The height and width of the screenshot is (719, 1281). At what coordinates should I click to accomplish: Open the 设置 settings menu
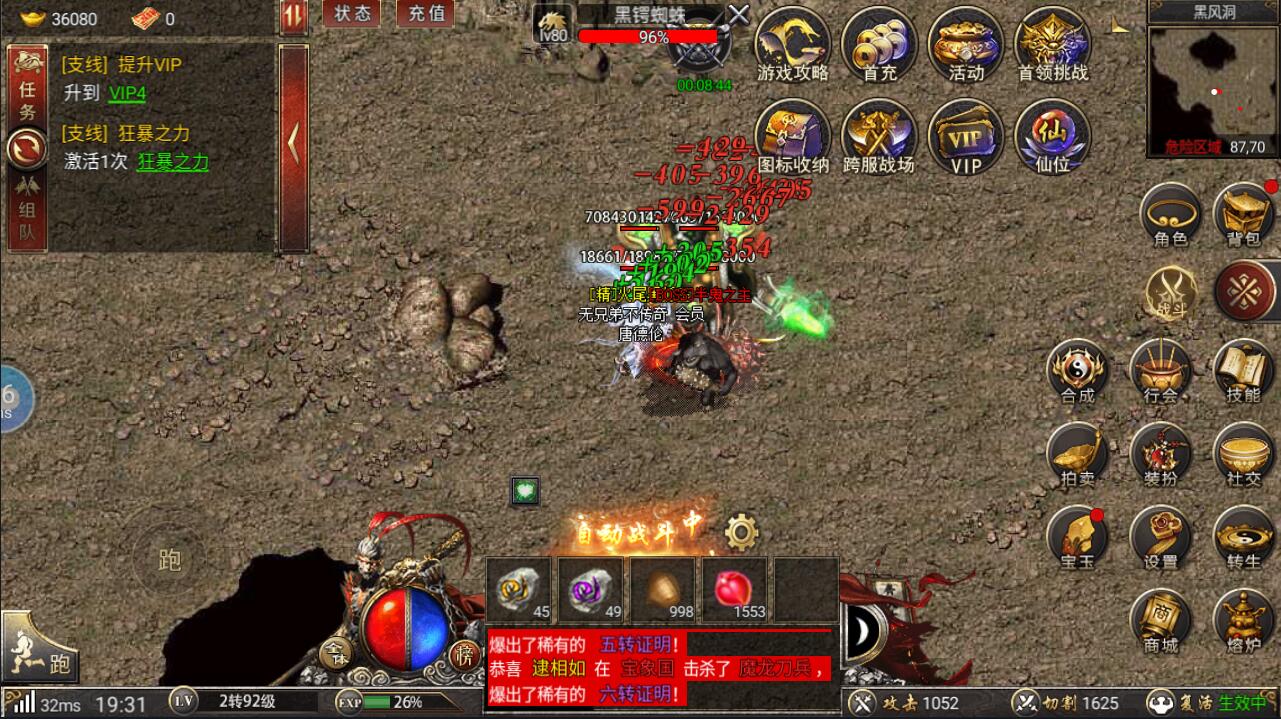tap(1161, 537)
